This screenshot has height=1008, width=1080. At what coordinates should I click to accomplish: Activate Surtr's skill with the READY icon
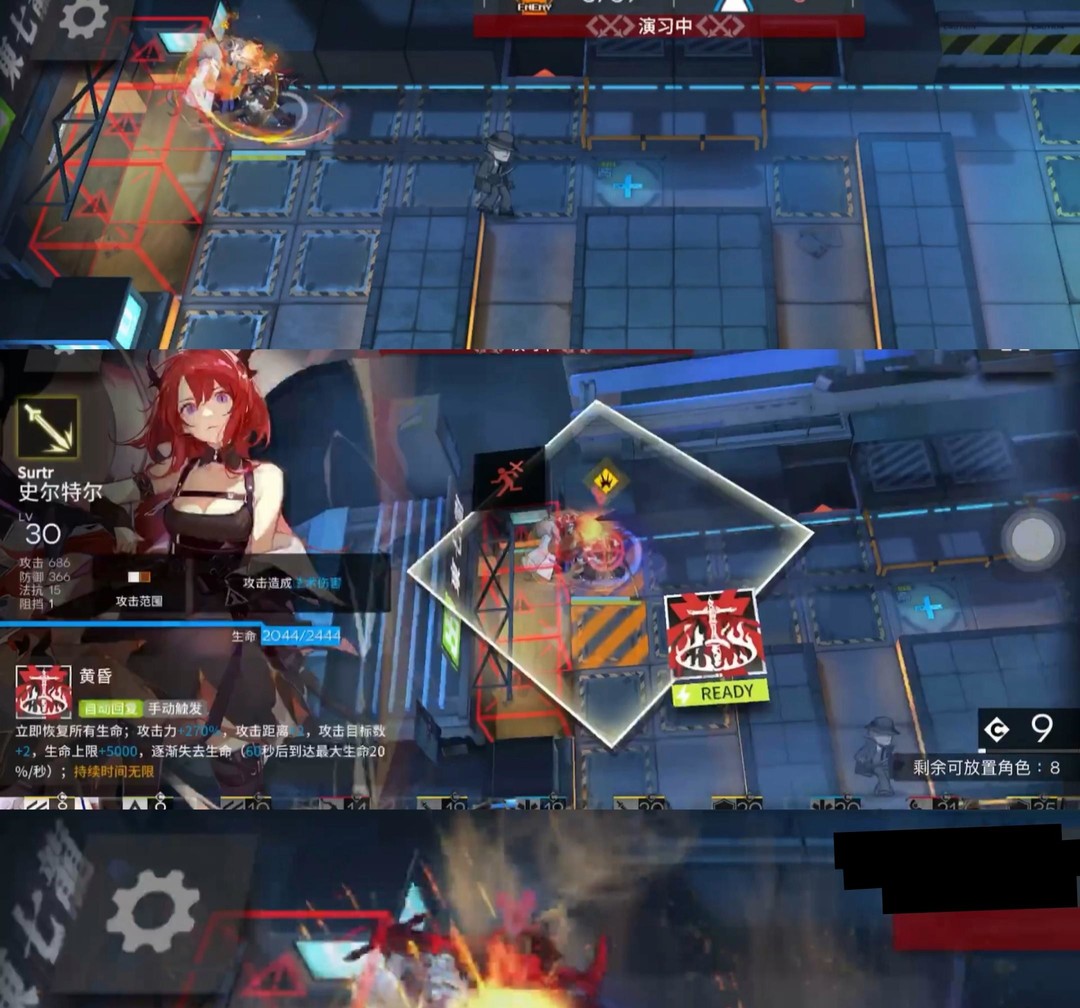coord(716,646)
